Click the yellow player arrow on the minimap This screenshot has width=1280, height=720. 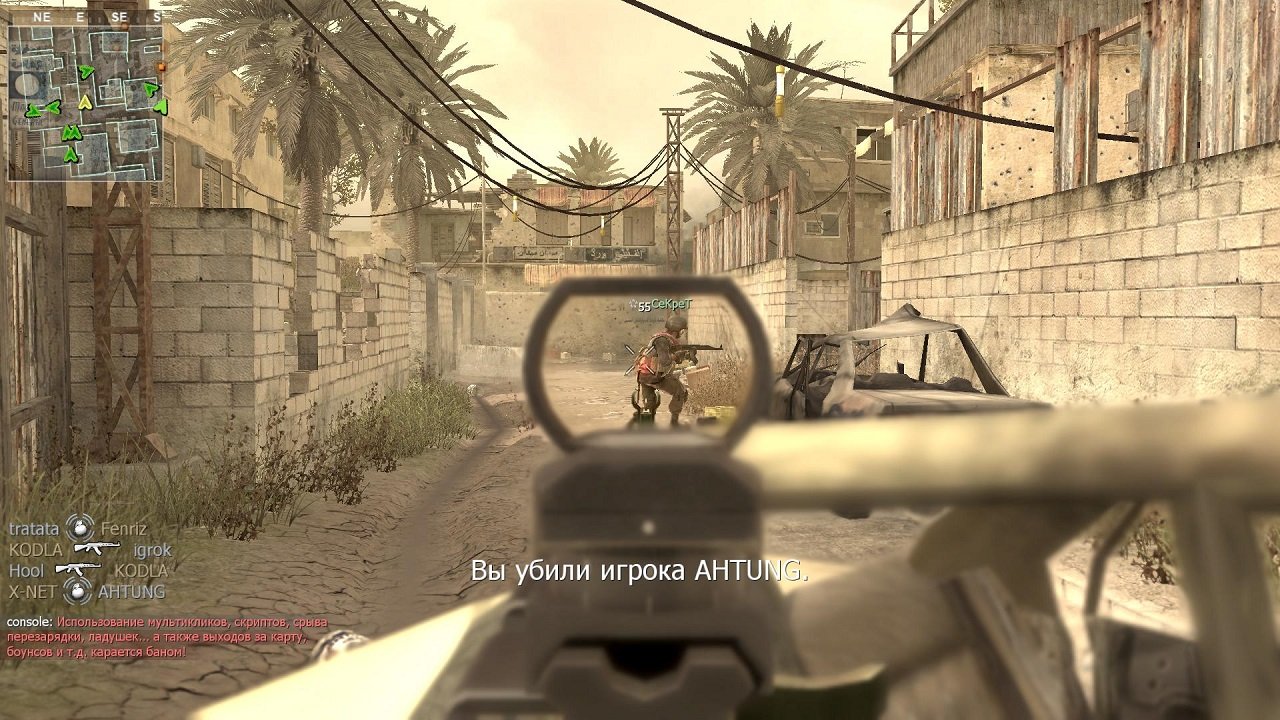85,103
